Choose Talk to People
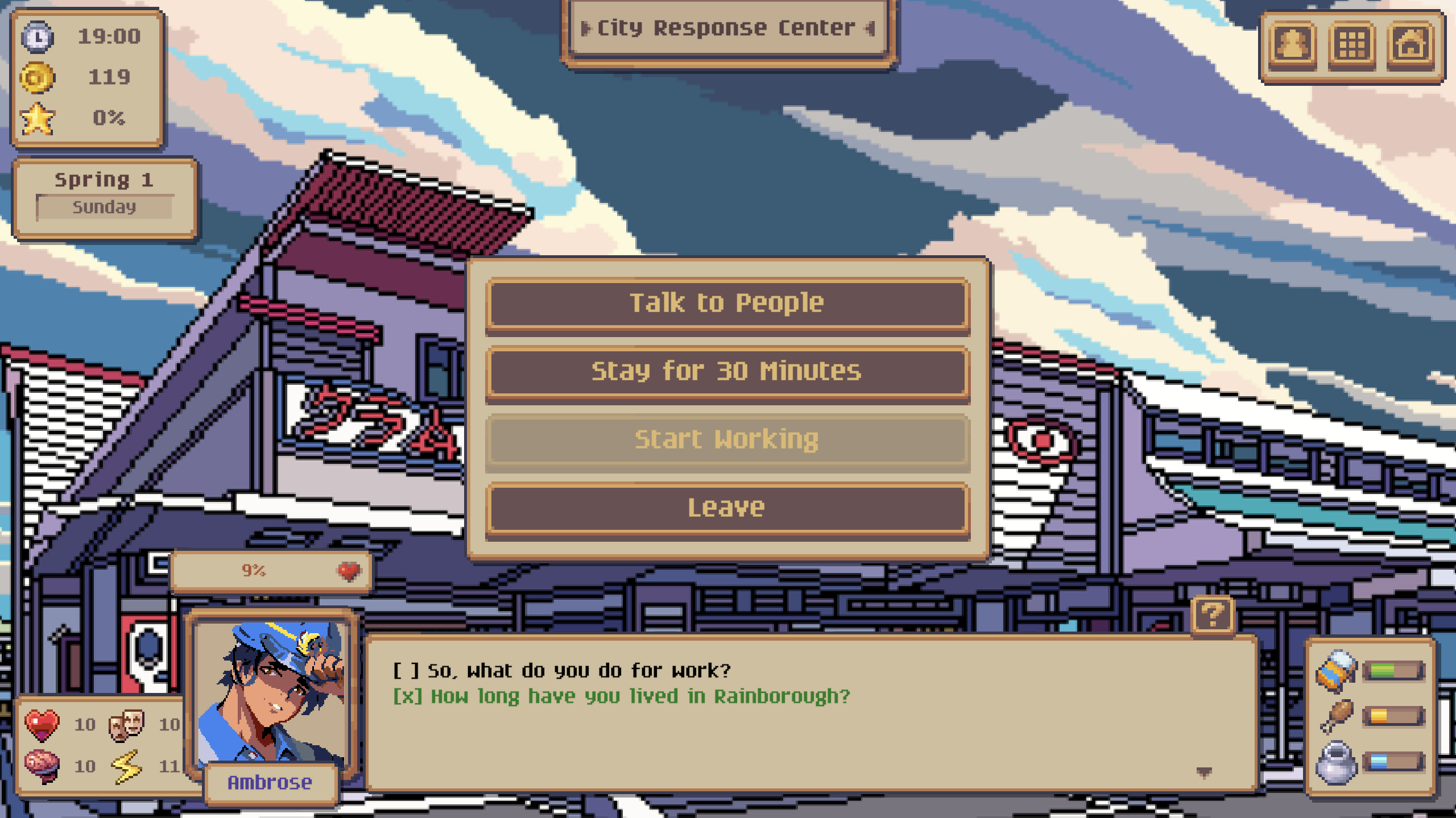This screenshot has height=818, width=1456. pyautogui.click(x=727, y=304)
